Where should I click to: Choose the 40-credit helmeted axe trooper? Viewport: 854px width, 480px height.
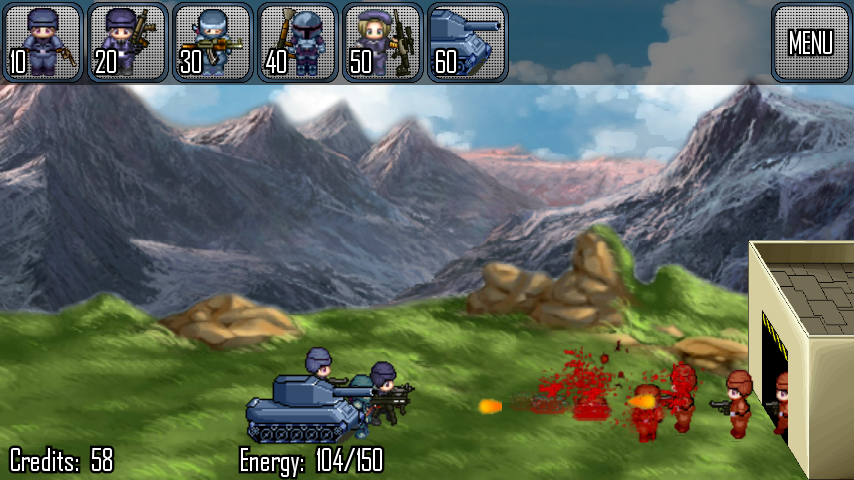[297, 42]
